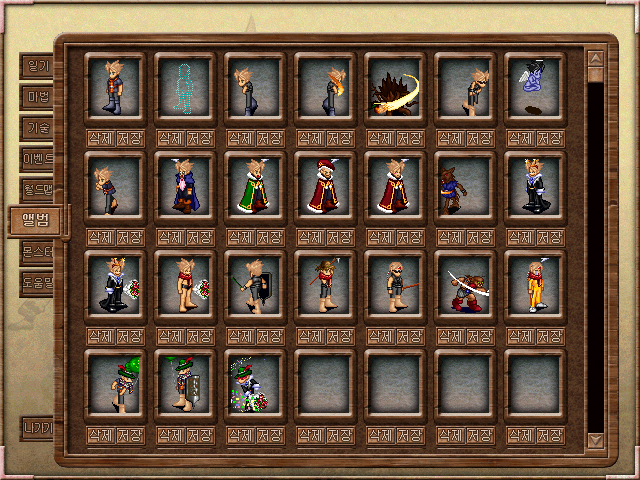Screen dimensions: 640x480
Task: Click the scrollbar's bottom down arrow
Action: tap(596, 439)
